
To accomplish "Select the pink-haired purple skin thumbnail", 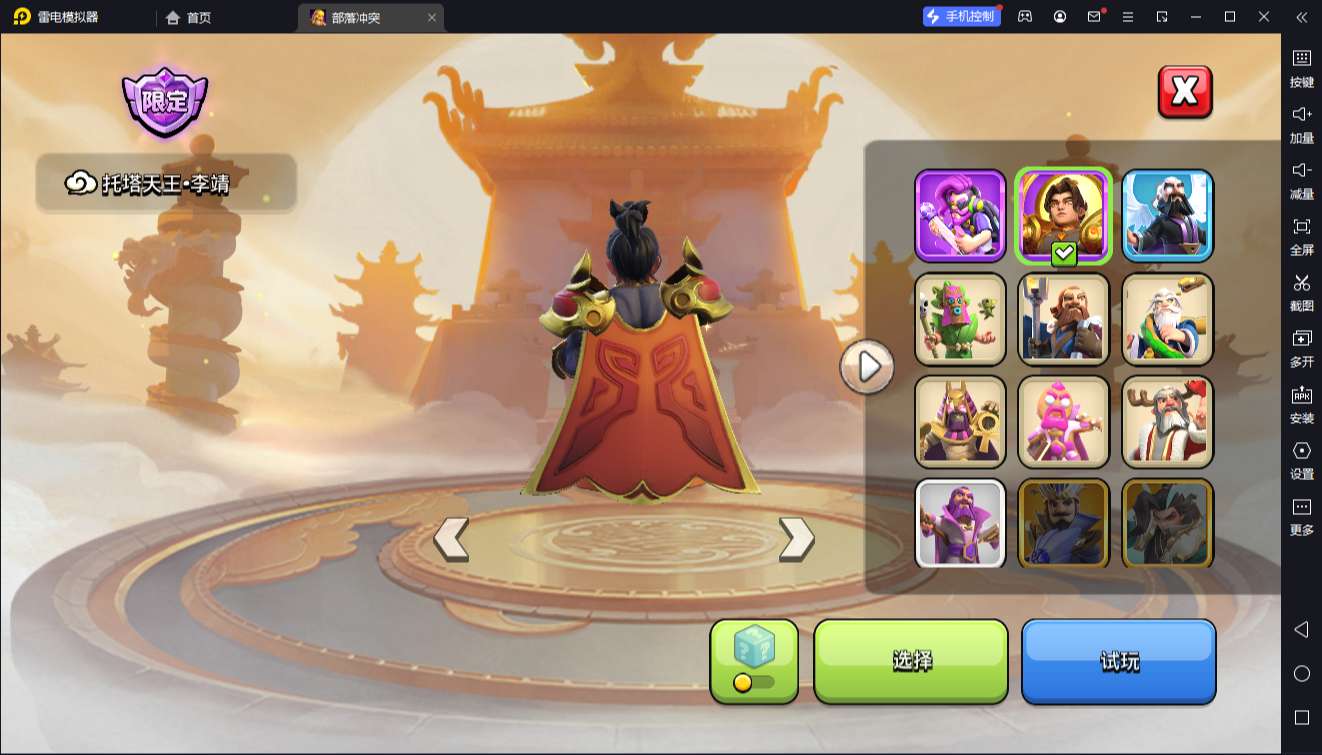I will coord(960,216).
